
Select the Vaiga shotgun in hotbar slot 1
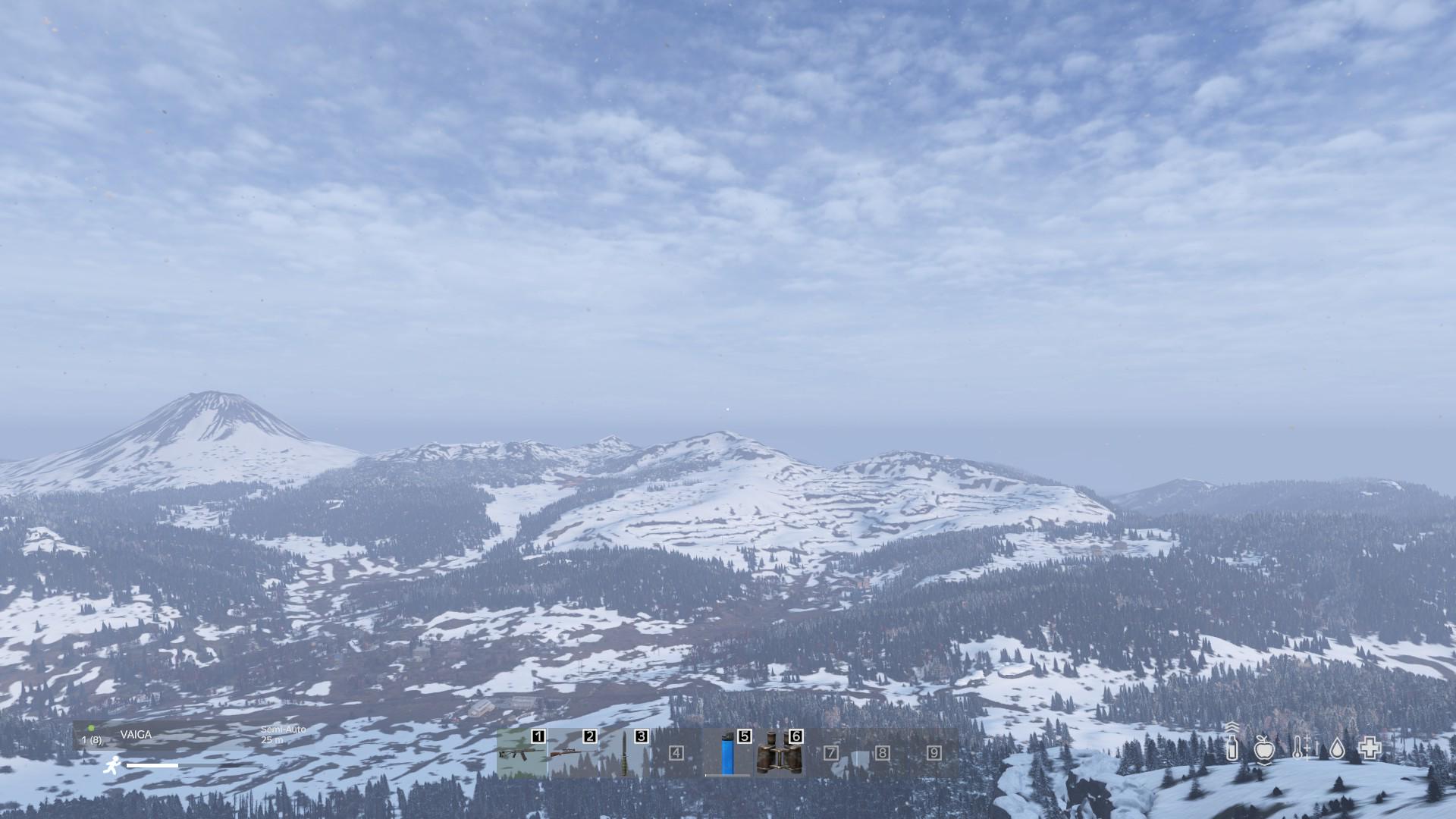(522, 754)
